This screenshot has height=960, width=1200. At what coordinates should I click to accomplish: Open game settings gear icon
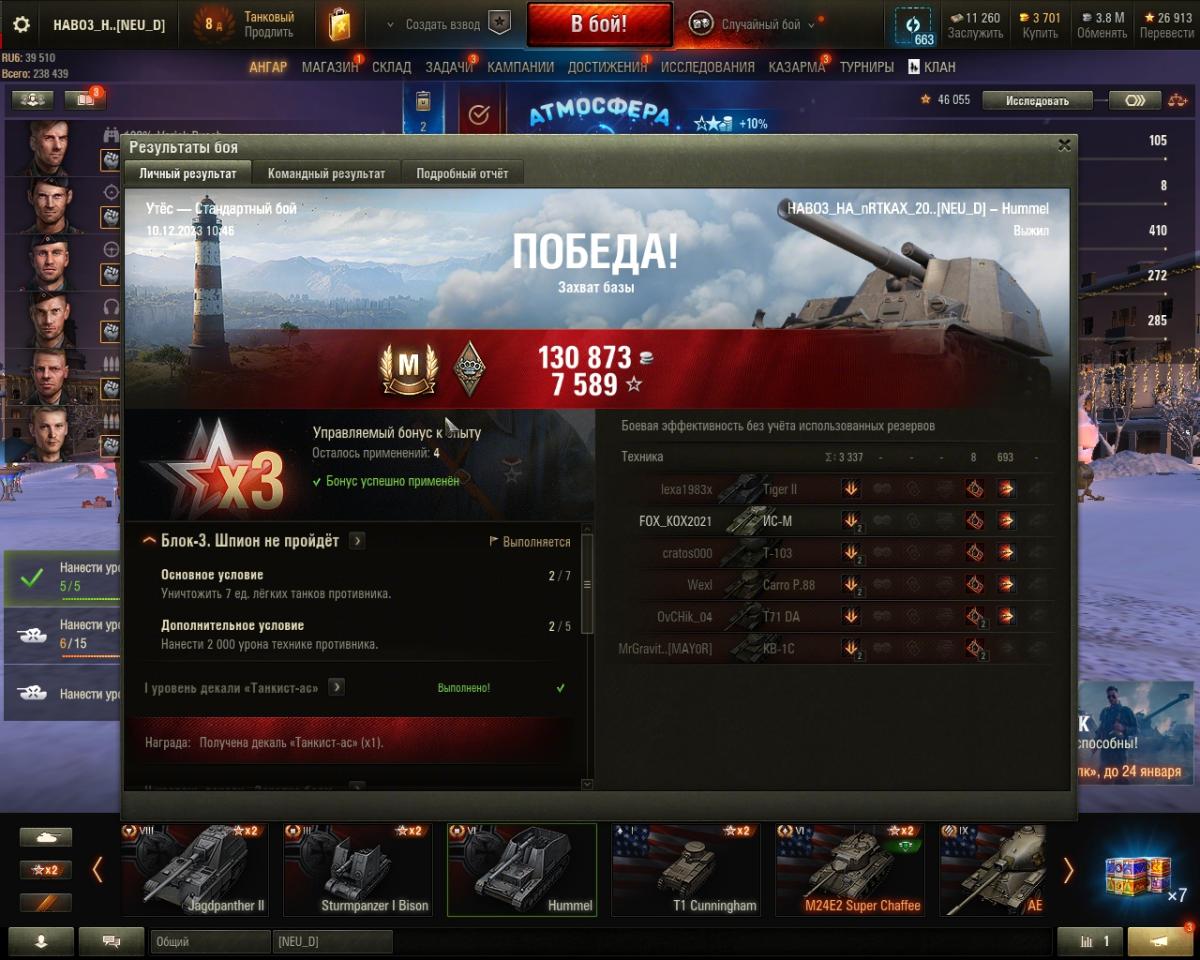click(21, 25)
